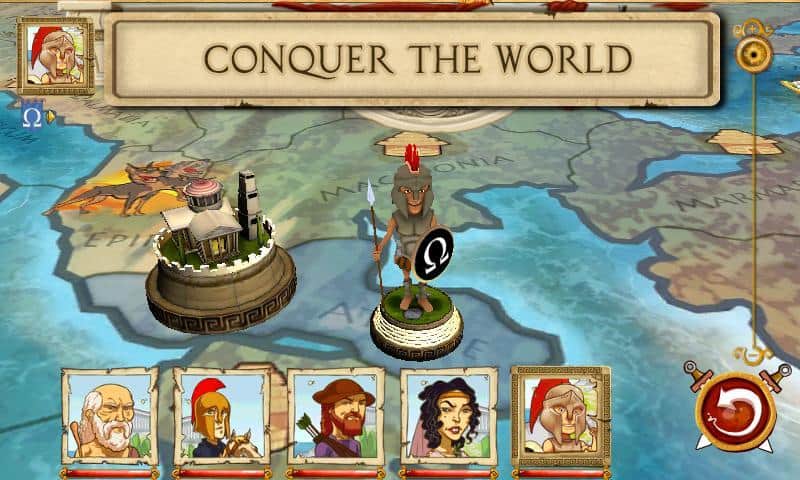The height and width of the screenshot is (480, 800).
Task: Pick the dark-haired woman portrait
Action: pos(449,416)
